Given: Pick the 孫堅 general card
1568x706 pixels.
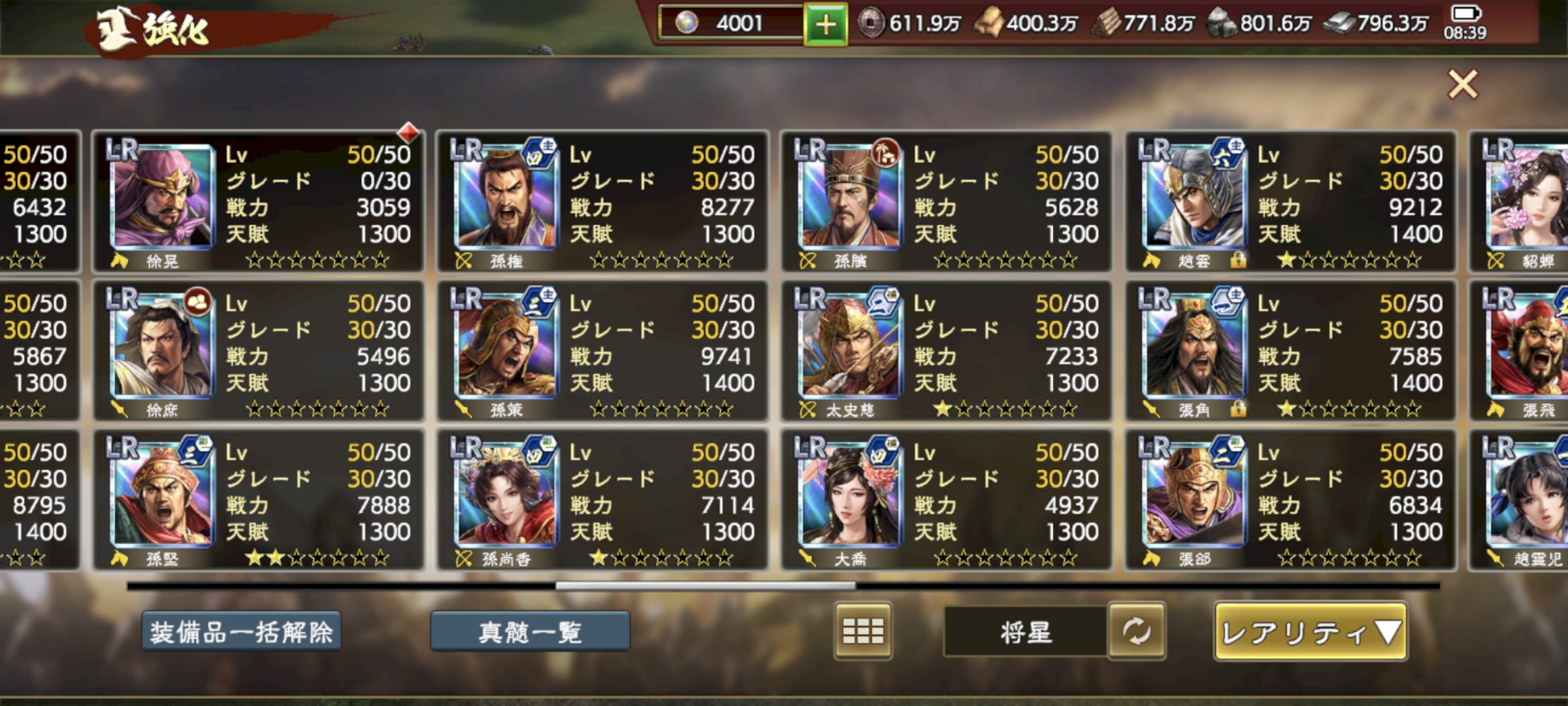Looking at the screenshot, I should click(258, 499).
